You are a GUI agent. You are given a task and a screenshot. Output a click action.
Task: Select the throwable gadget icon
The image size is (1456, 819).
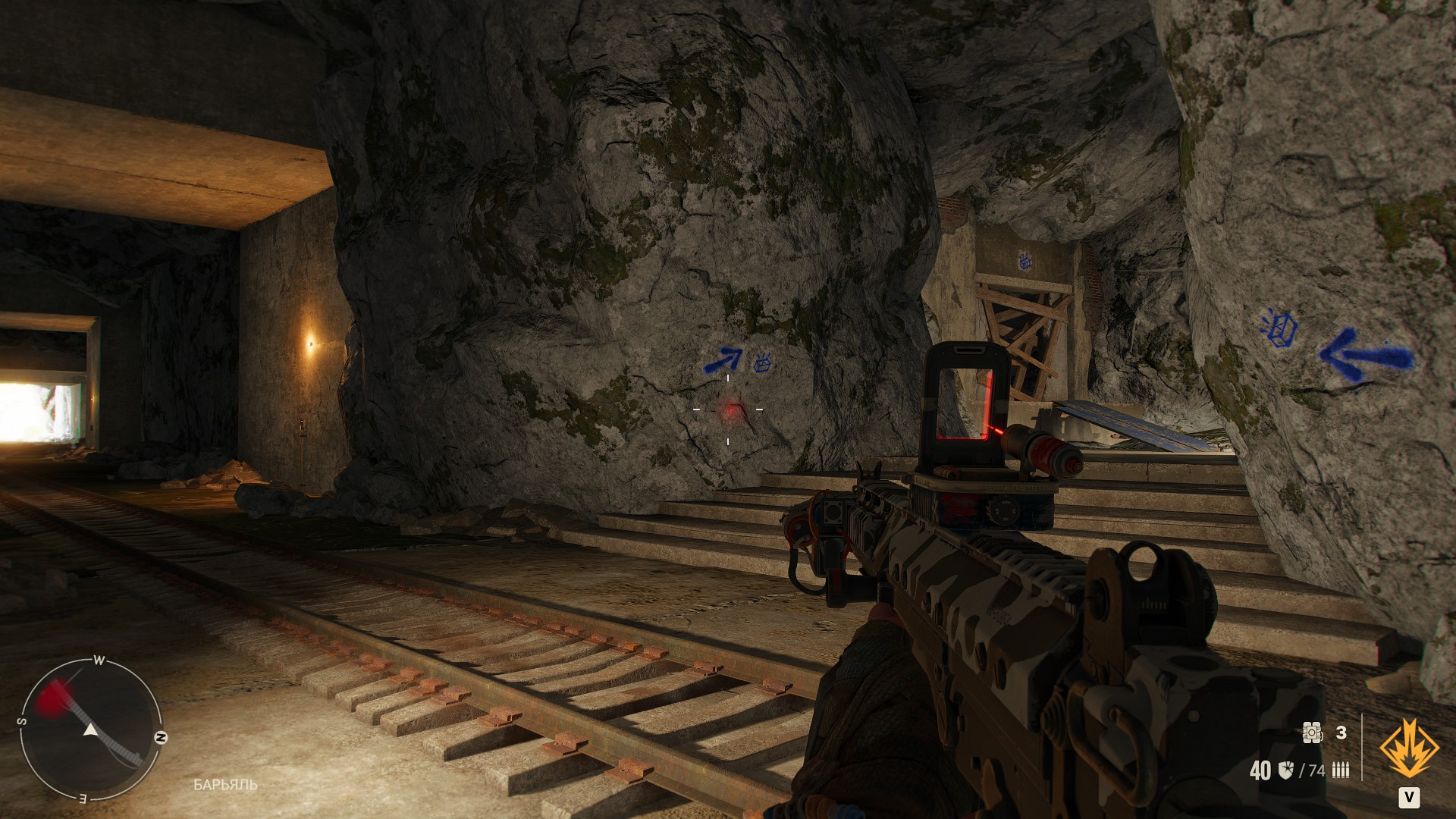[1312, 732]
